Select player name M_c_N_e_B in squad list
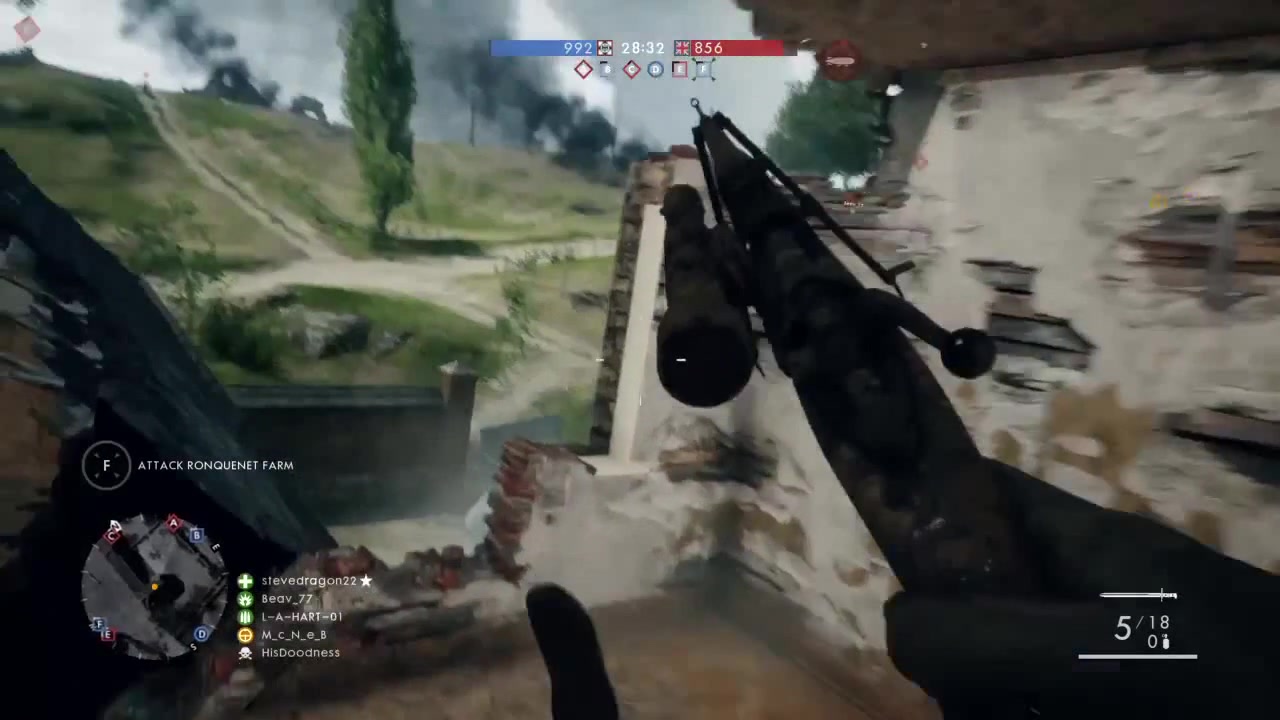The image size is (1280, 720). tap(293, 634)
